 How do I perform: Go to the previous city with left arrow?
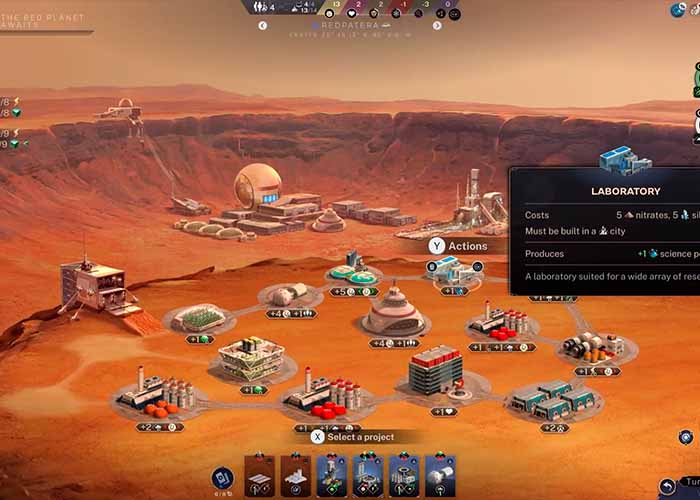pyautogui.click(x=263, y=26)
